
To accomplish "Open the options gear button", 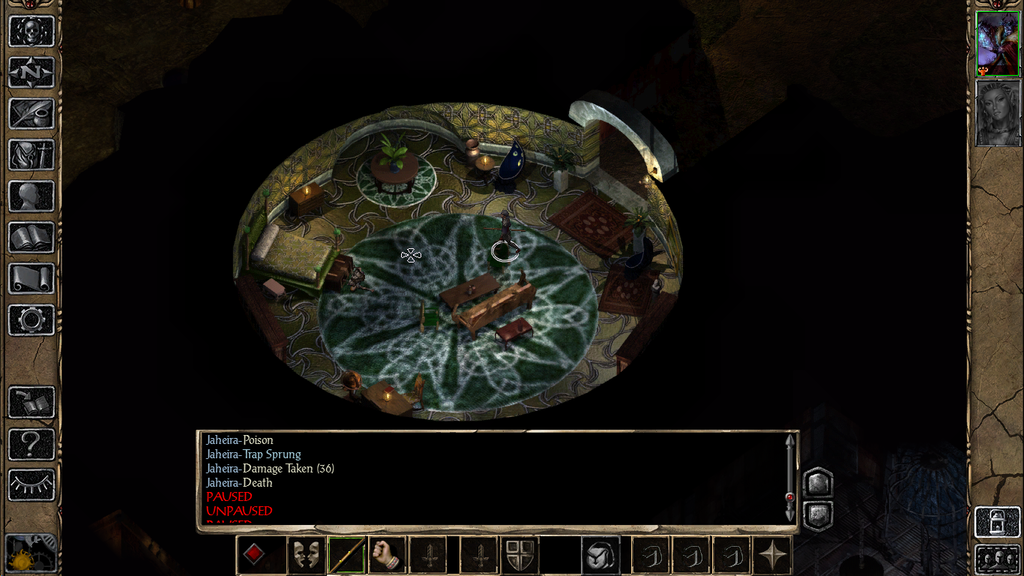I will (x=31, y=320).
